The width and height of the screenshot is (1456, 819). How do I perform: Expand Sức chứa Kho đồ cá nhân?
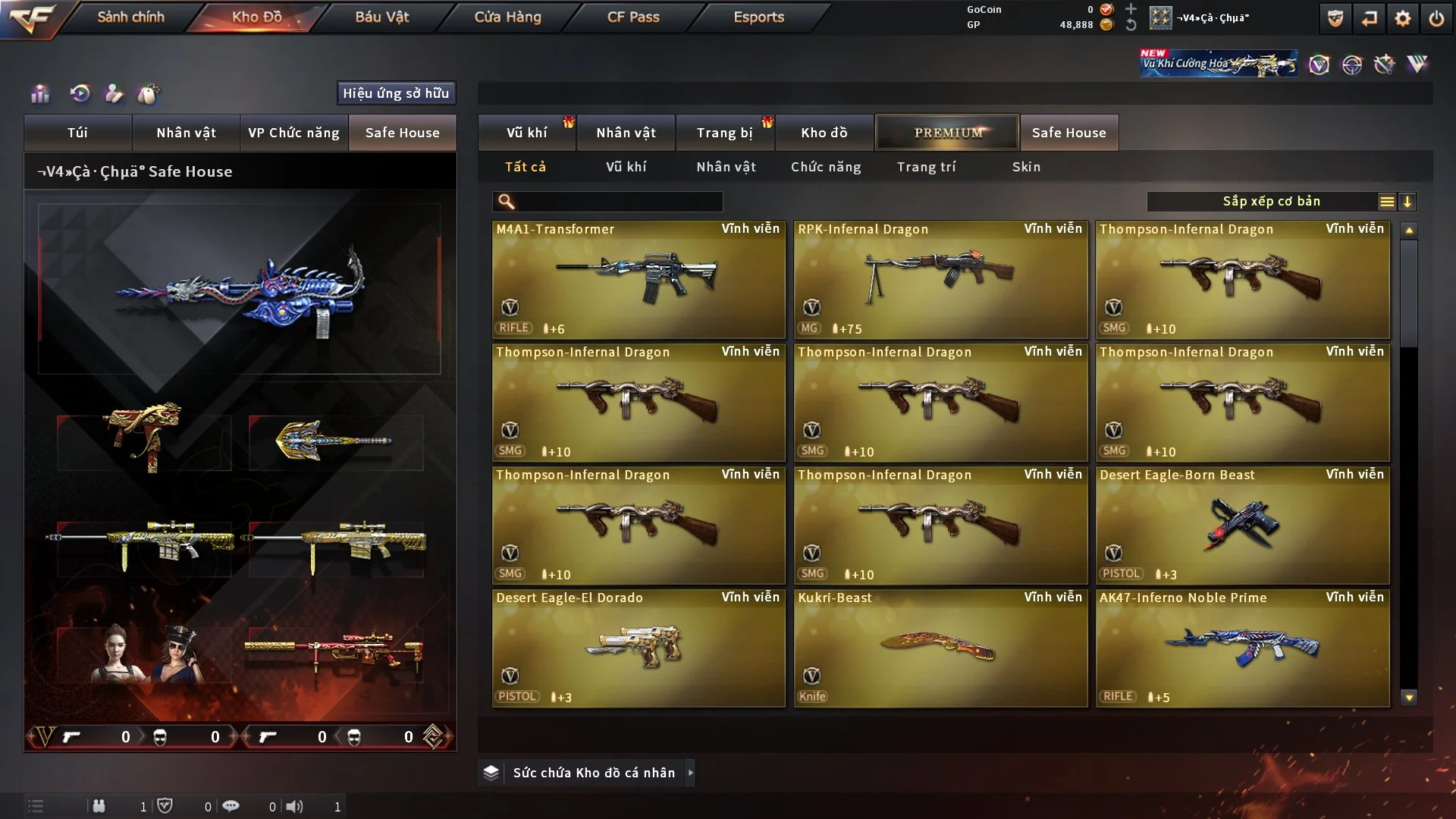[x=594, y=773]
